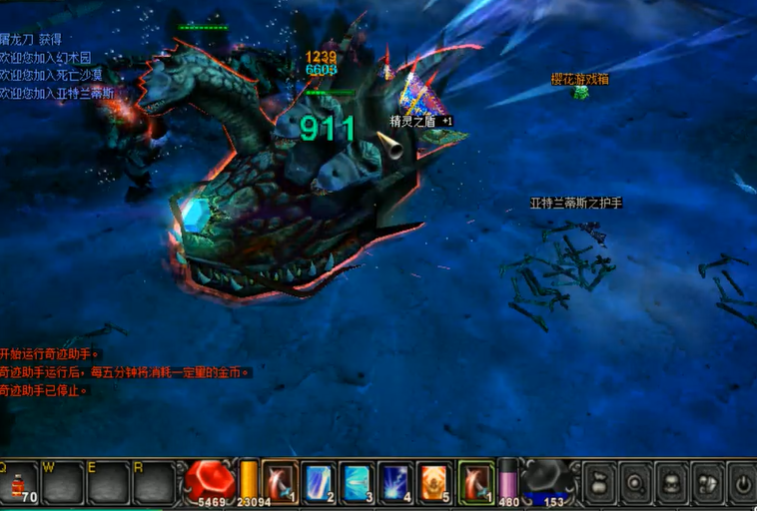Click the power system menu button
The width and height of the screenshot is (757, 511).
pos(742,483)
